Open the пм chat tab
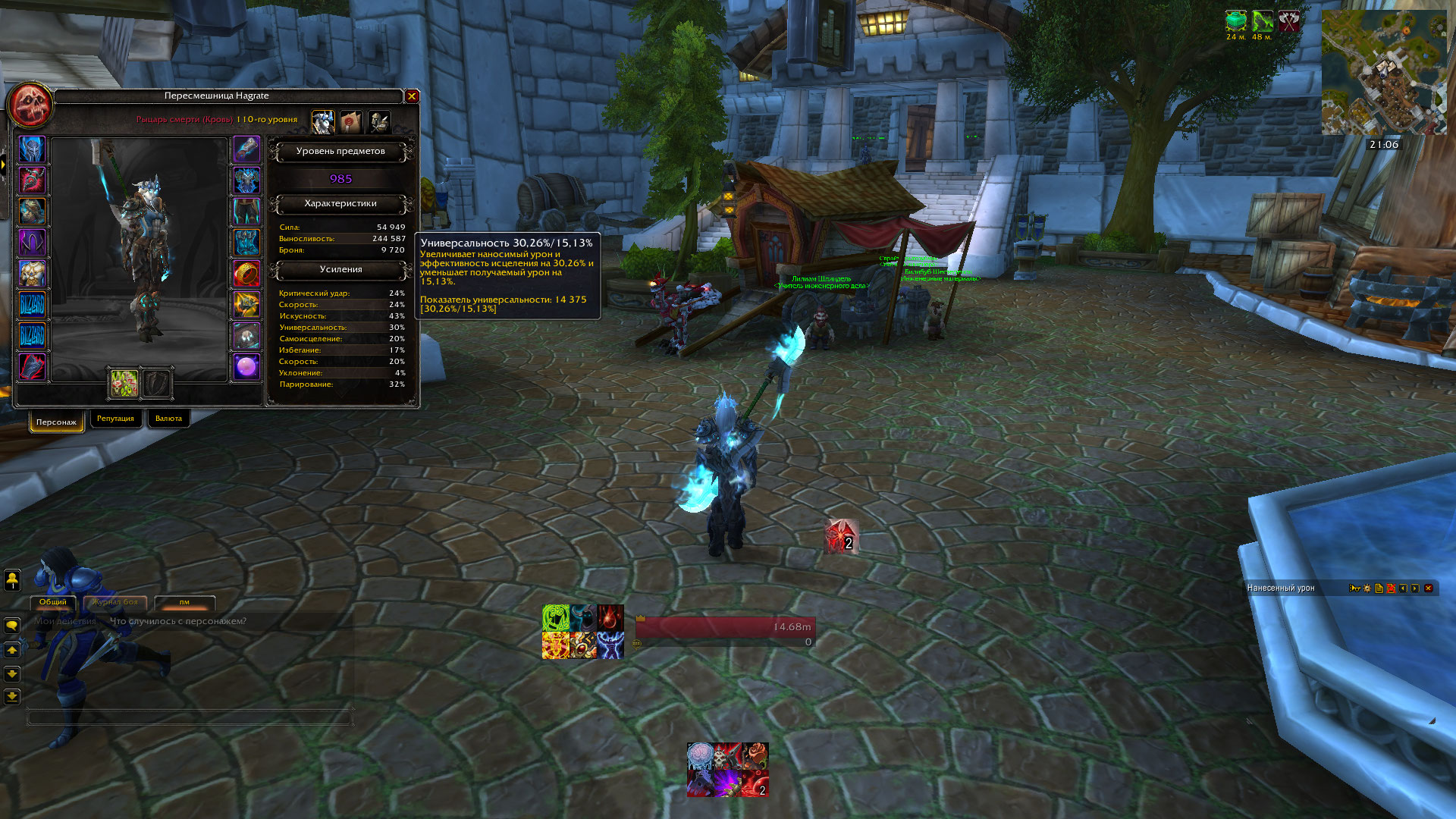 pos(184,602)
